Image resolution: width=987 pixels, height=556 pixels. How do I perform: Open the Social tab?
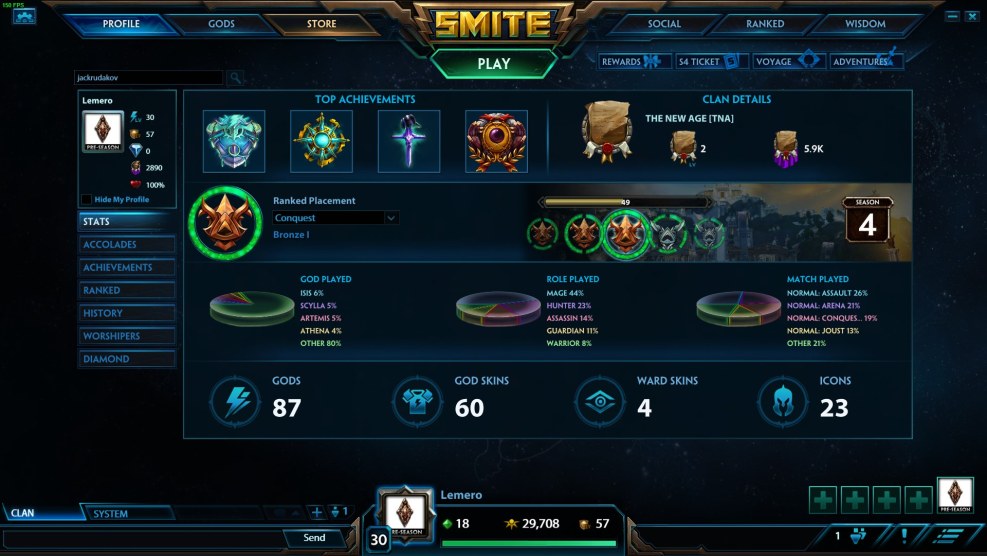point(664,24)
